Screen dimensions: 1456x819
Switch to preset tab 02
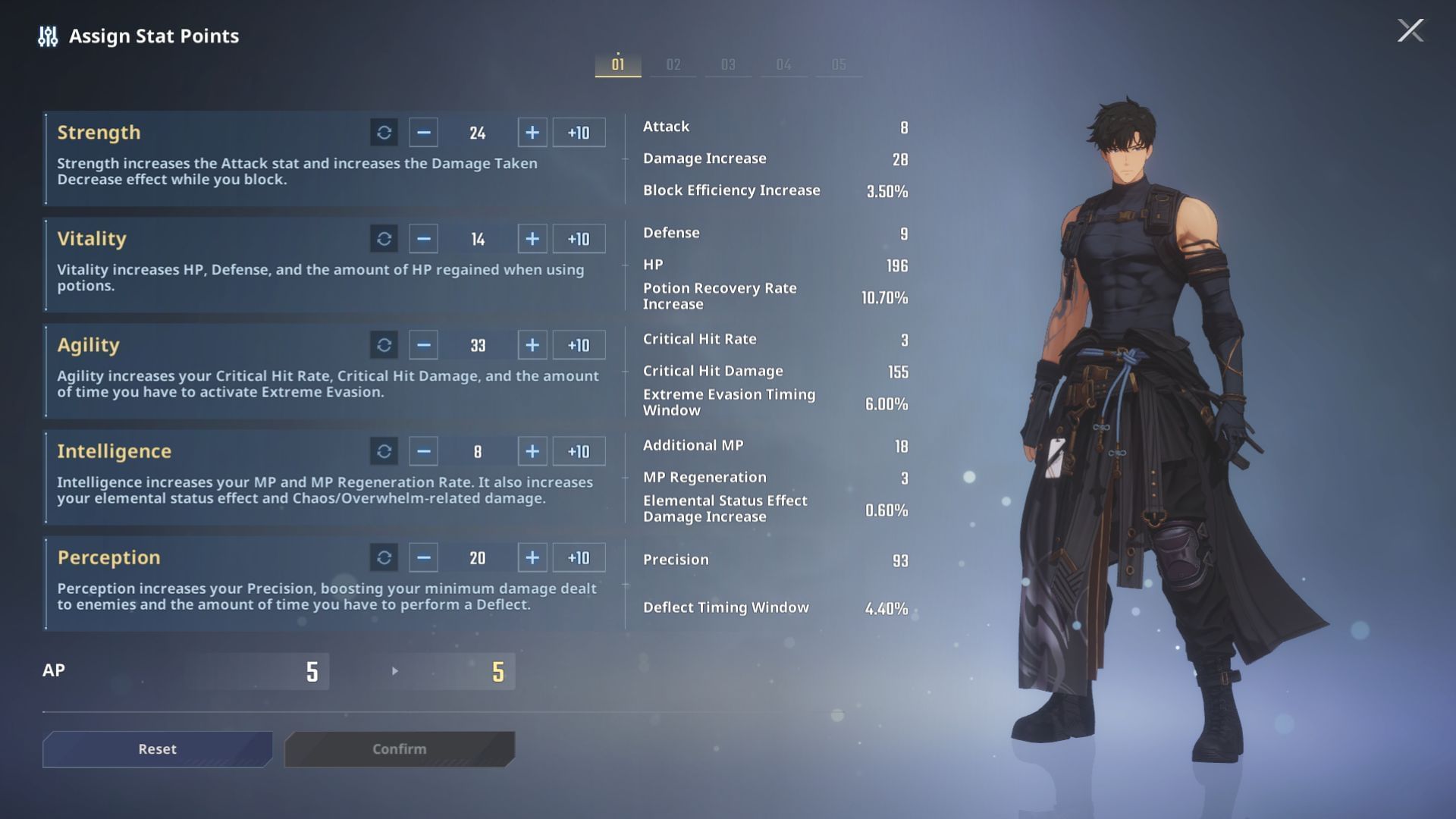pos(673,64)
